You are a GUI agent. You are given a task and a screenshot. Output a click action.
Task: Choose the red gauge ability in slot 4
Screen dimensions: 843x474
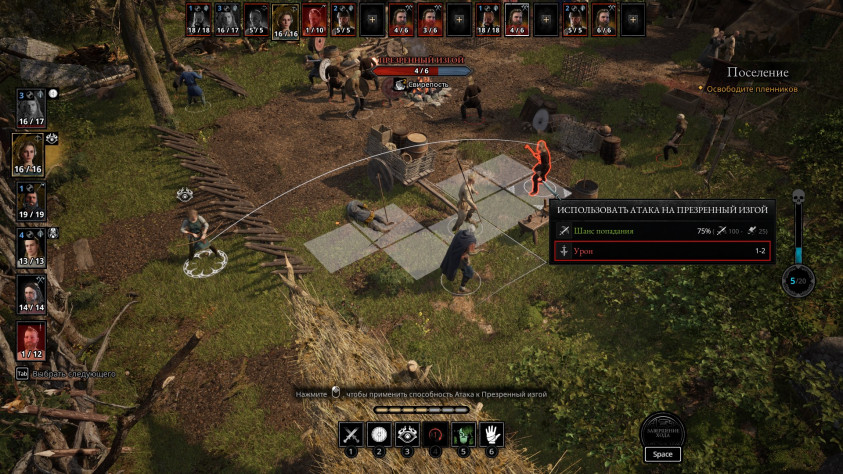(x=435, y=434)
